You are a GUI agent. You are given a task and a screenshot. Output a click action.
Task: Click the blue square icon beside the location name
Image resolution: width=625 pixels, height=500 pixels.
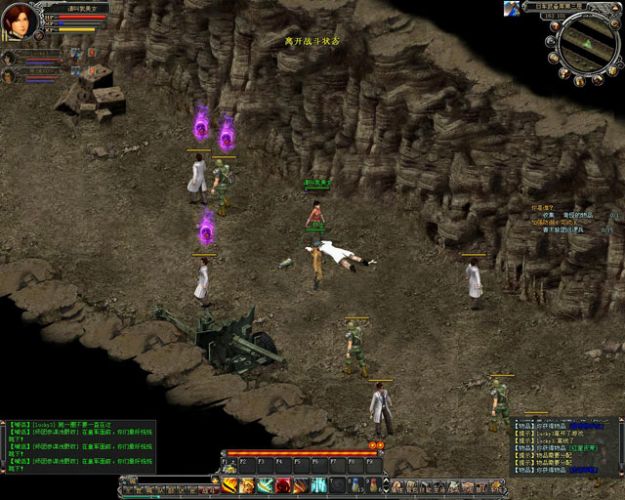512,7
